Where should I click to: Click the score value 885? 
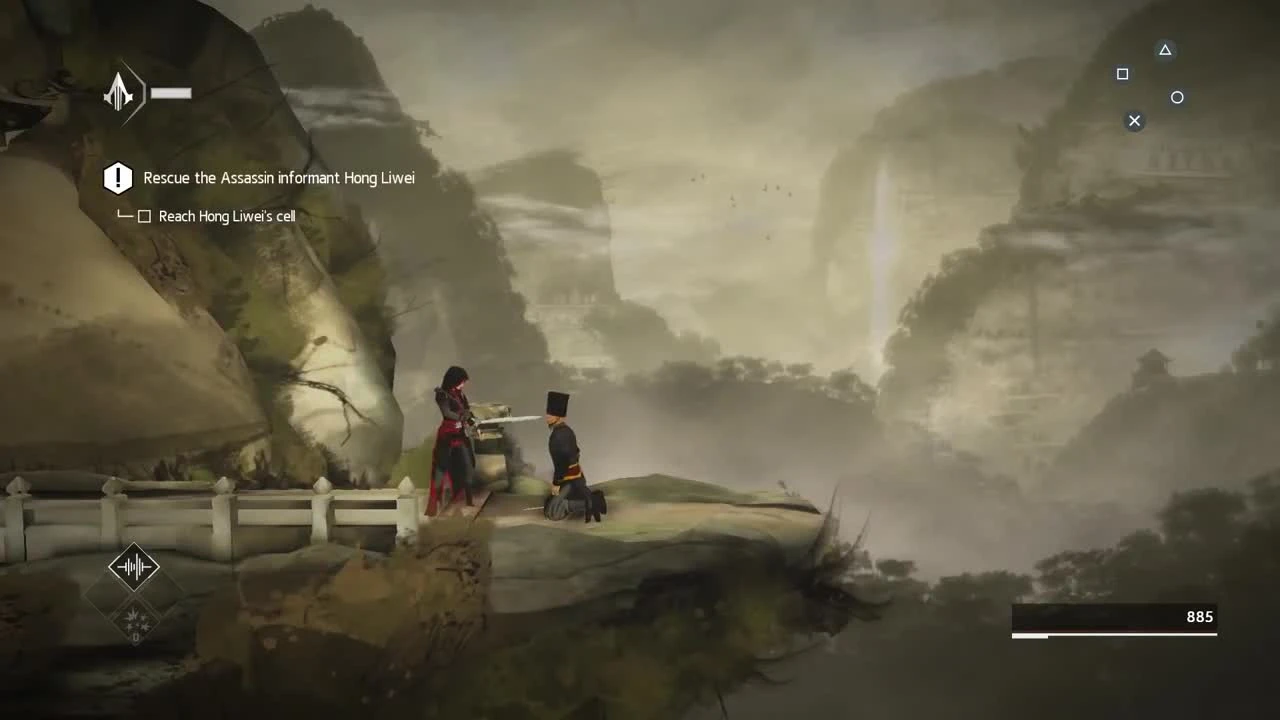1199,617
